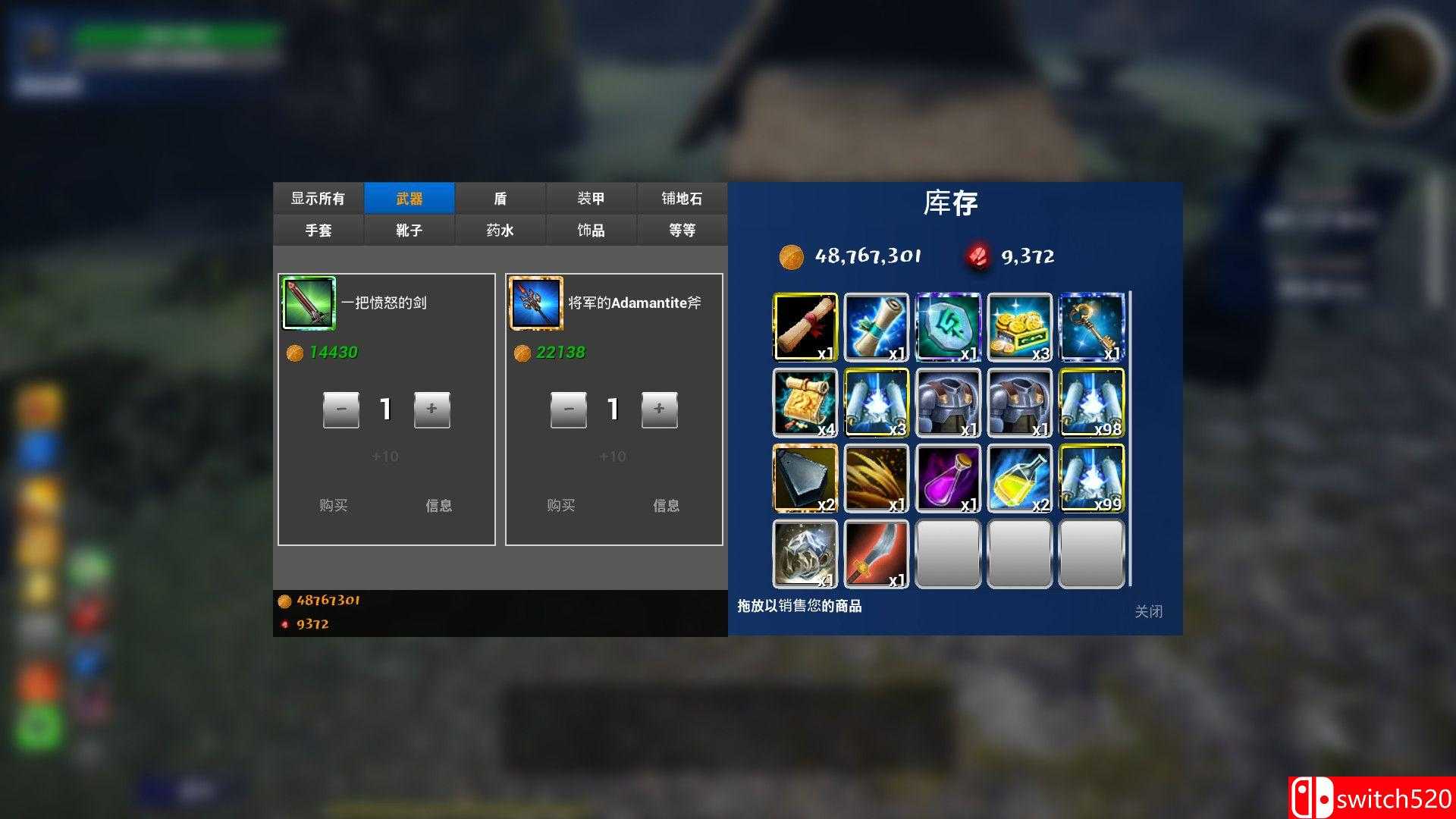1456x819 pixels.
Task: Select the red-ribboned scroll in the first slot
Action: click(x=805, y=328)
